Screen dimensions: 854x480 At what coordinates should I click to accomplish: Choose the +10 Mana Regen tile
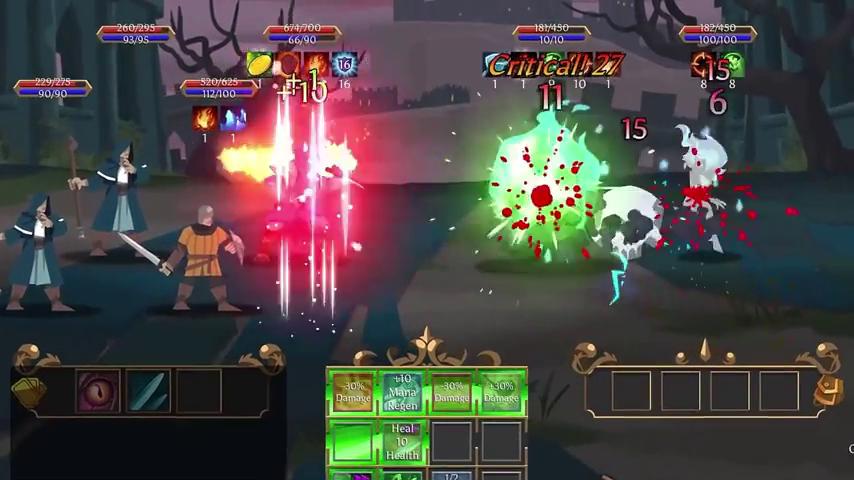point(402,392)
